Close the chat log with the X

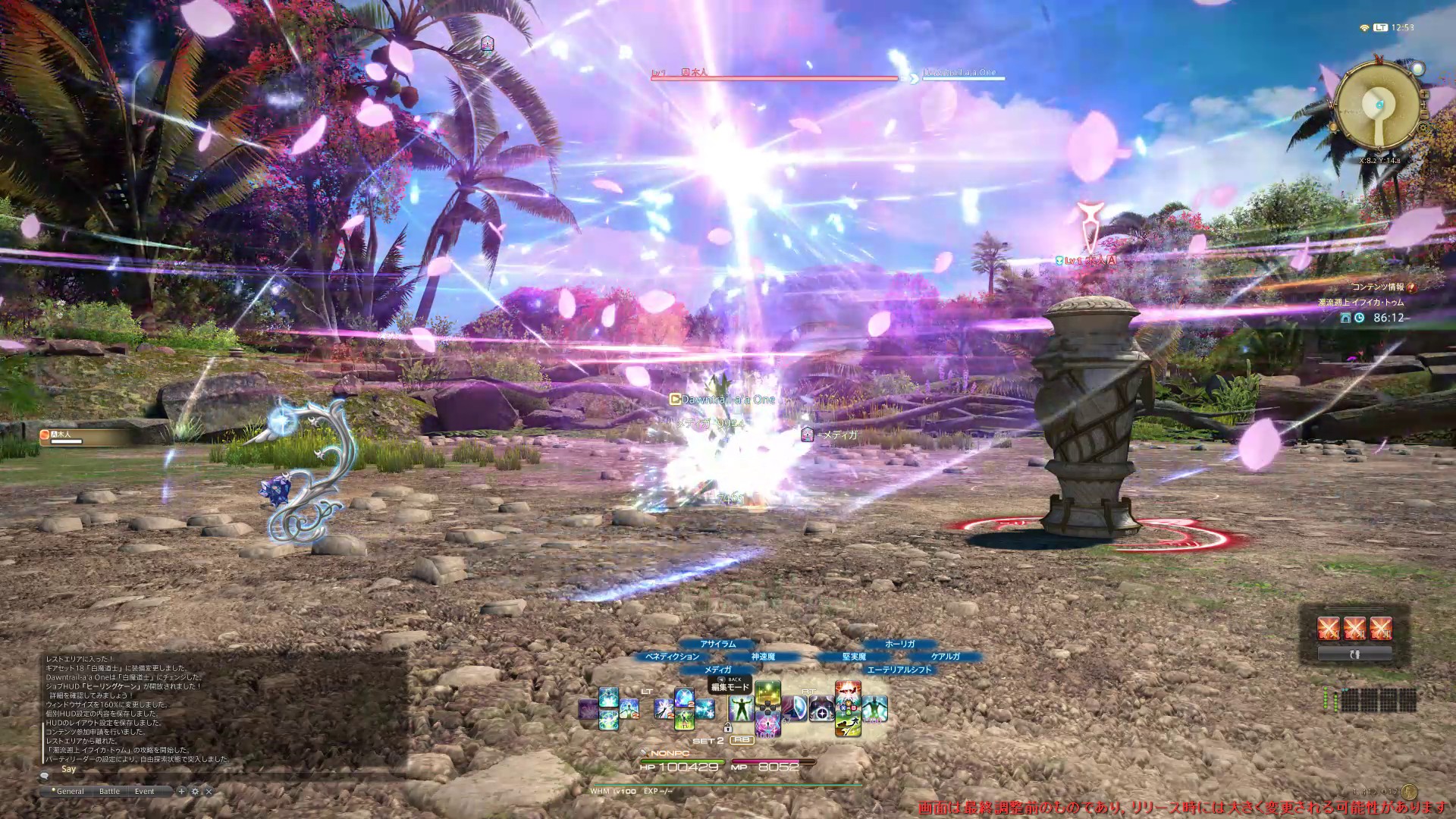pyautogui.click(x=209, y=791)
